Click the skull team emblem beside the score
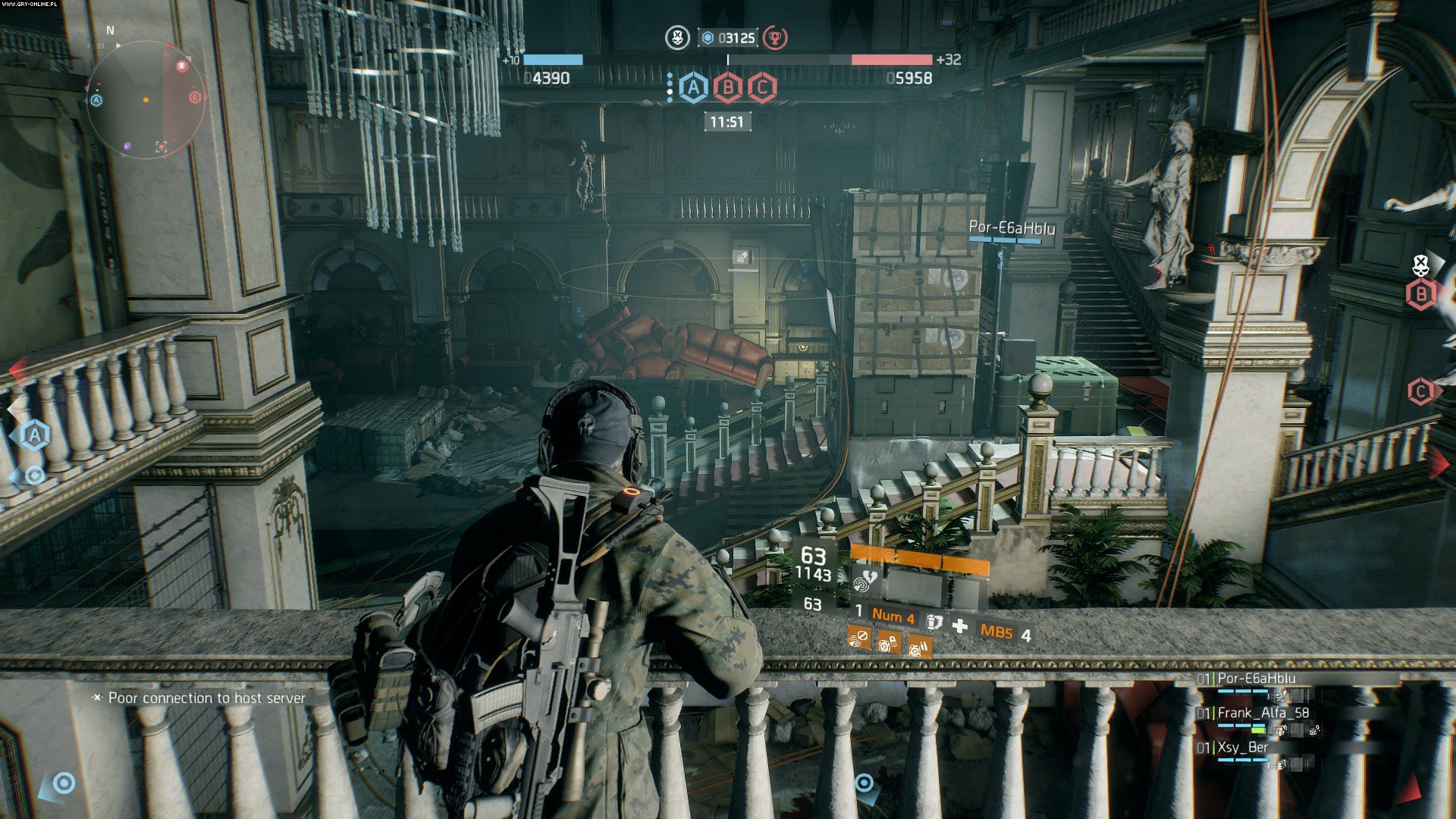The image size is (1456, 819). tap(676, 37)
